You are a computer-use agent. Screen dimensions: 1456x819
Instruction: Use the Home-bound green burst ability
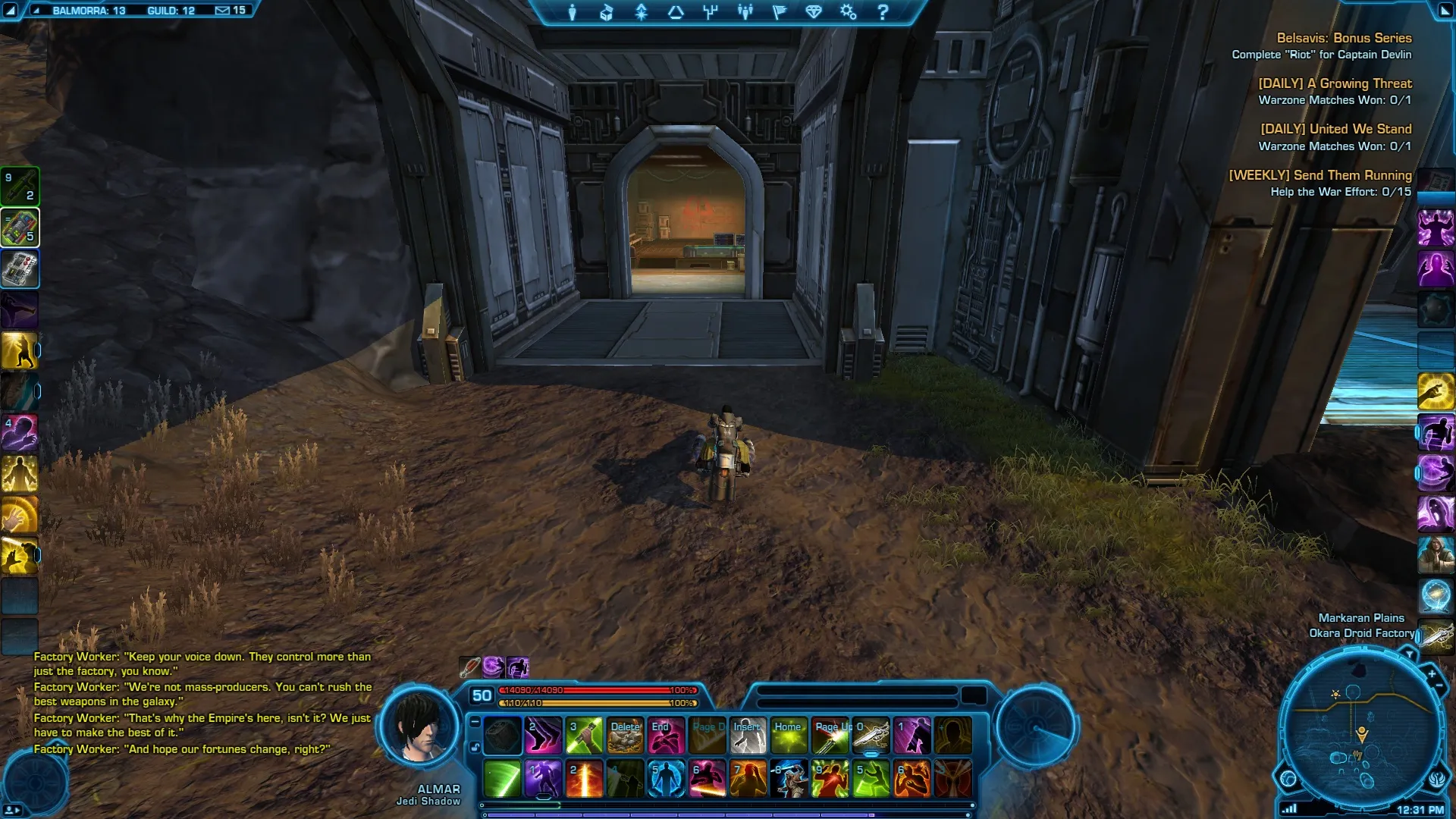click(x=789, y=736)
